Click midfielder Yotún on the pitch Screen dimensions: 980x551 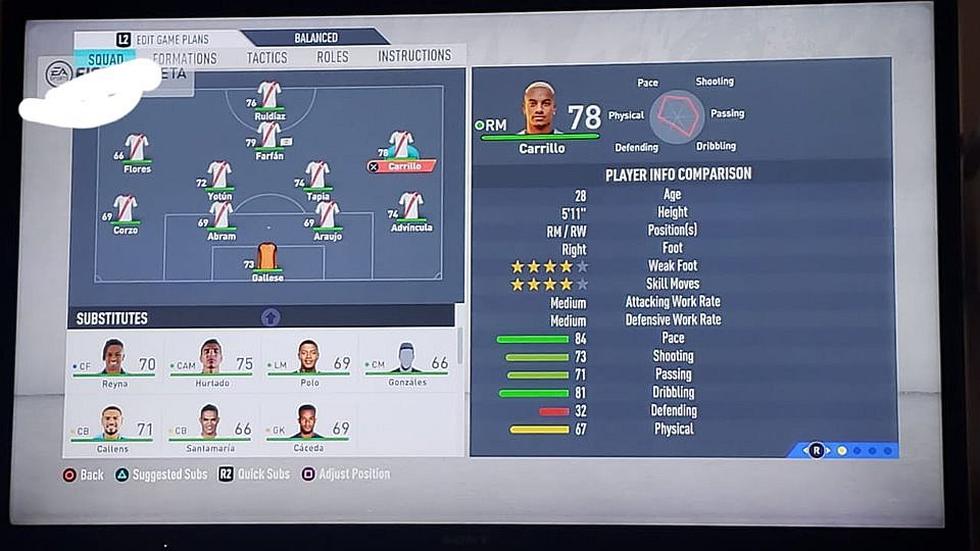coord(220,178)
